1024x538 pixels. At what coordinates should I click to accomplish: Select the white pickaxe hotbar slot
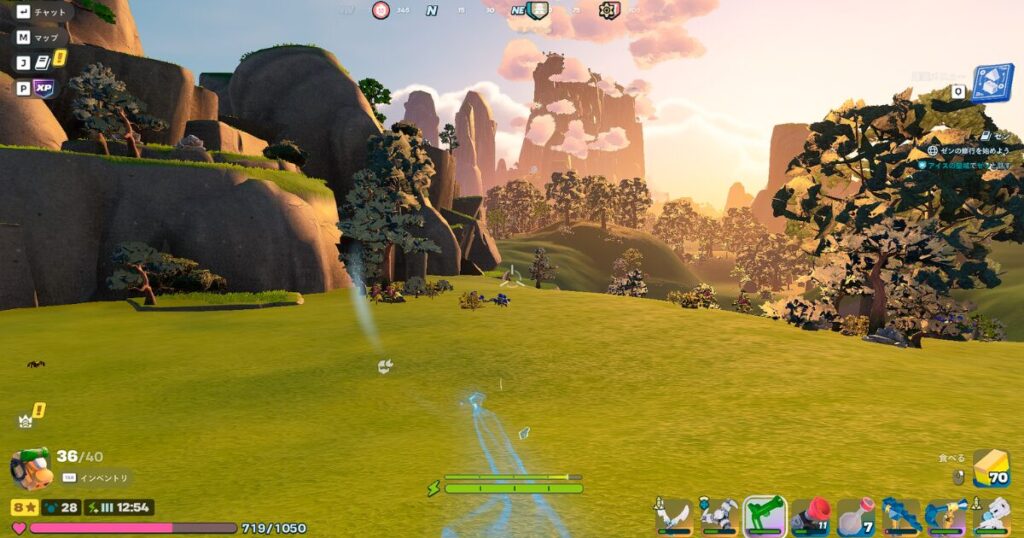(718, 515)
